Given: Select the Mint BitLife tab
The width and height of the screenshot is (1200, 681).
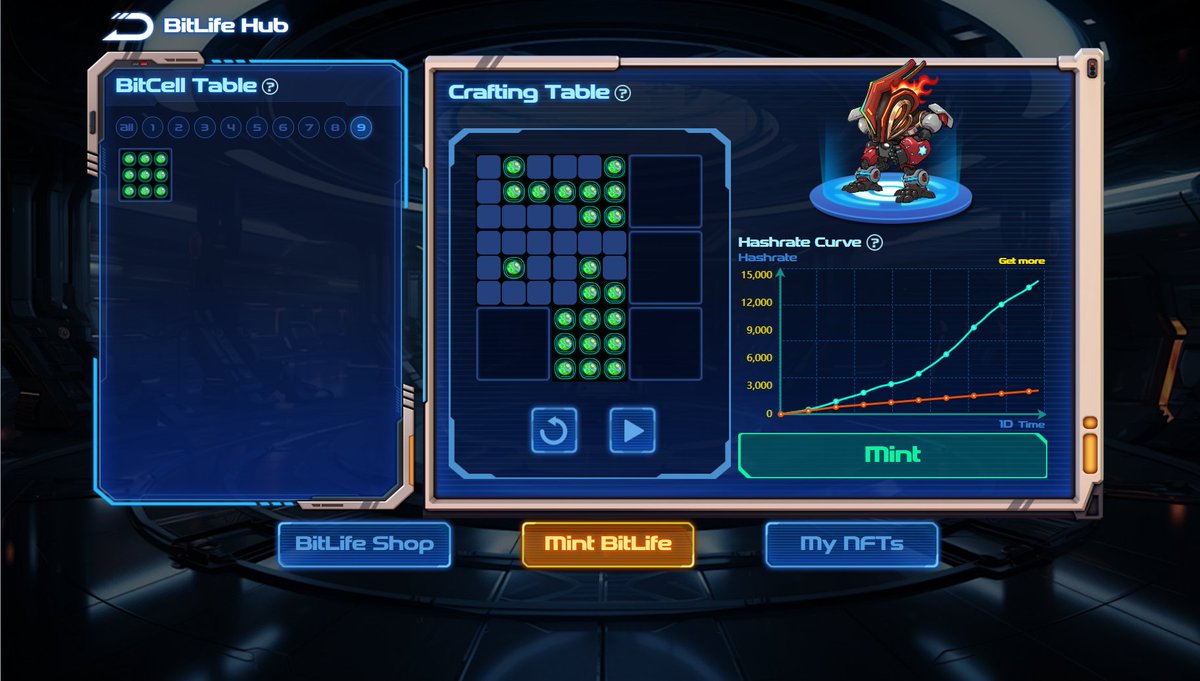Looking at the screenshot, I should click(x=607, y=545).
